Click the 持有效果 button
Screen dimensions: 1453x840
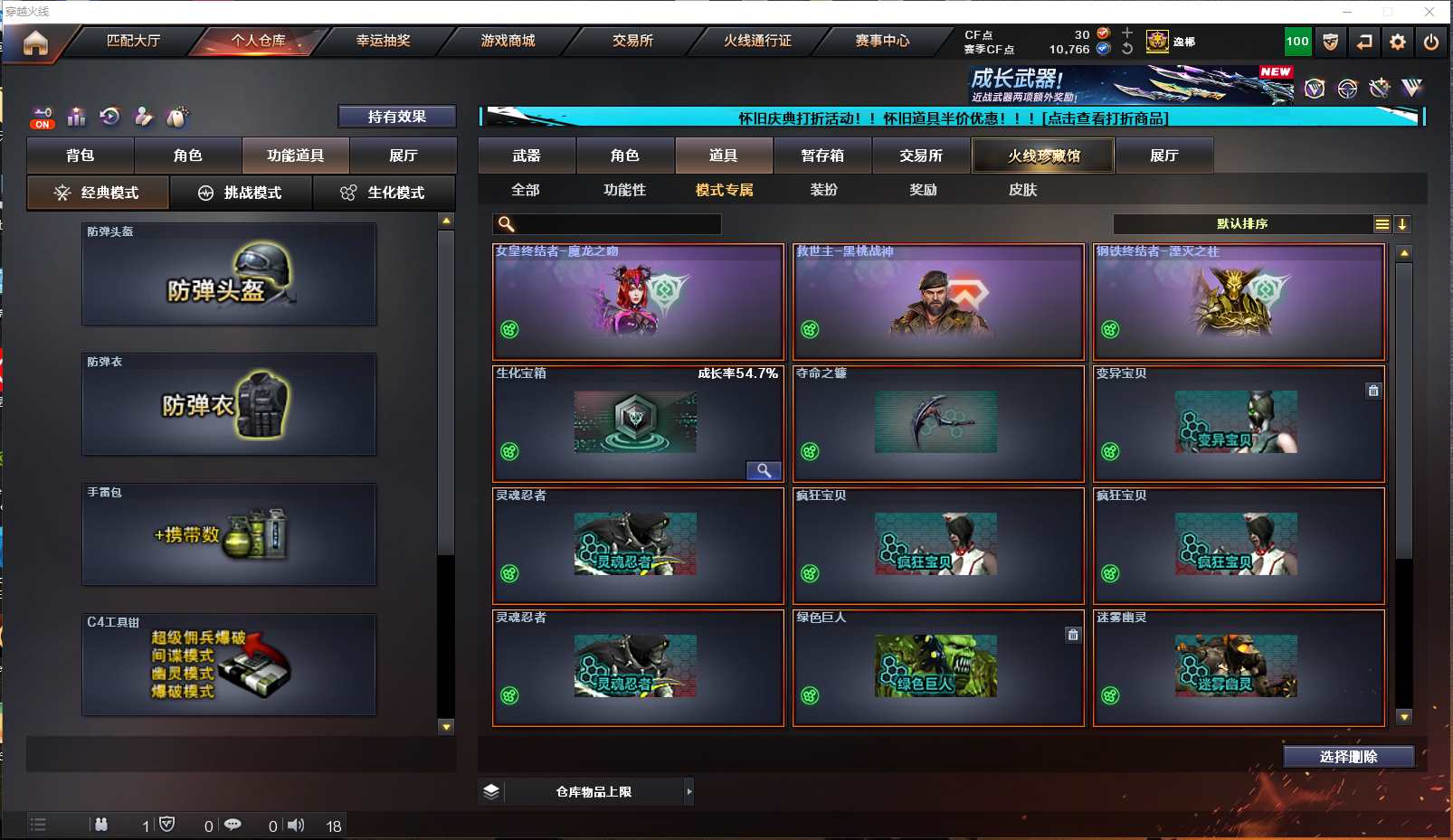coord(396,117)
